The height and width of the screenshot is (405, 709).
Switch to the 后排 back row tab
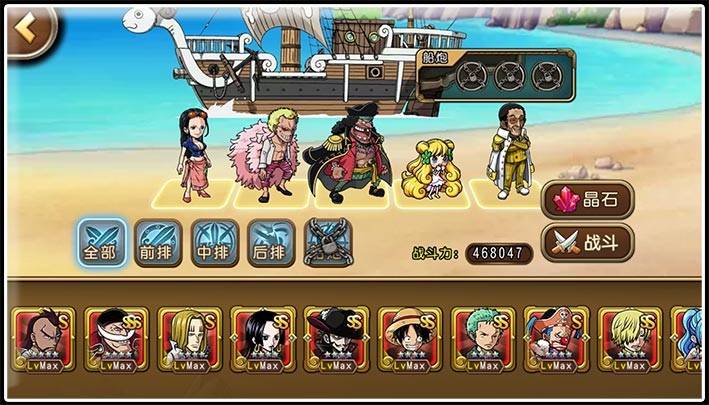point(271,242)
